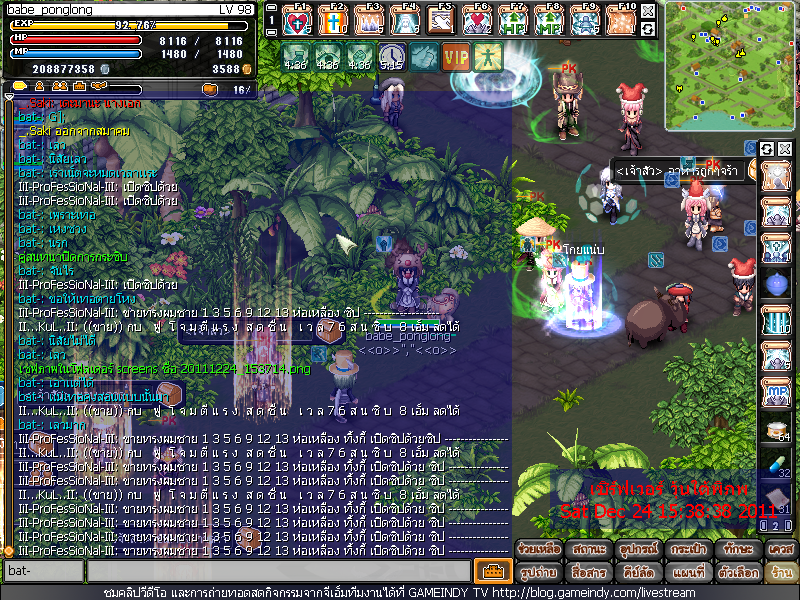Open the ช่วยเหลือ (Help) menu
The image size is (800, 600).
click(x=539, y=549)
